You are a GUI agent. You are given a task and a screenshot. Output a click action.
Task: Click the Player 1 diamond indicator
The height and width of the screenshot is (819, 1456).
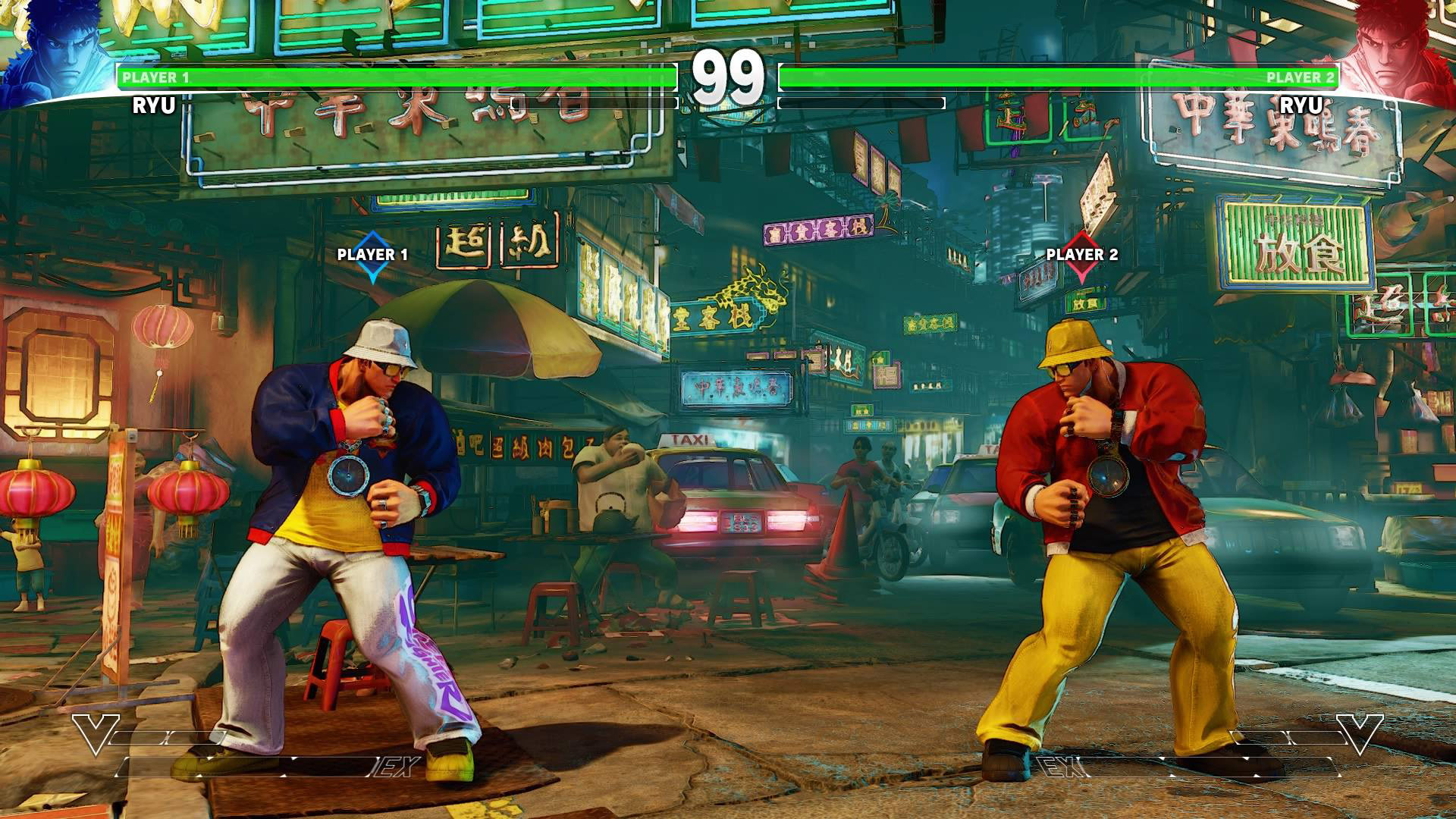[x=372, y=269]
